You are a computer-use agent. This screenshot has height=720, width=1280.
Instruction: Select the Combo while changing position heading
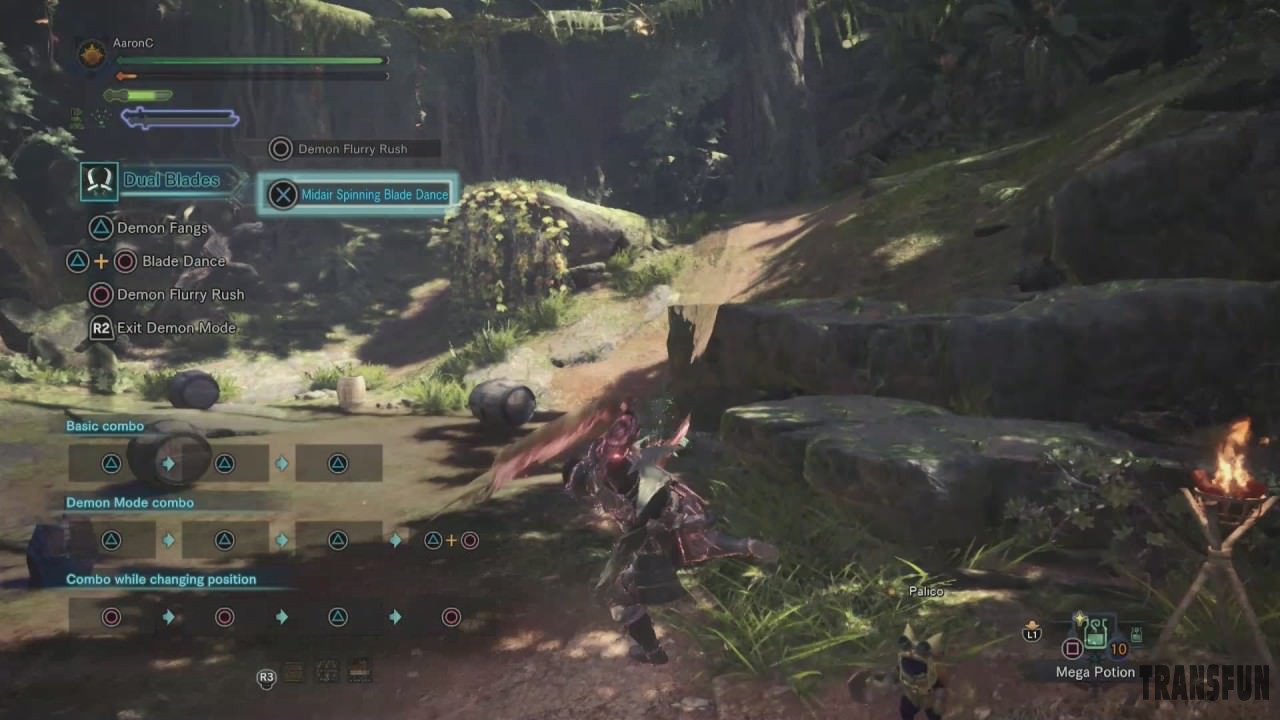161,580
